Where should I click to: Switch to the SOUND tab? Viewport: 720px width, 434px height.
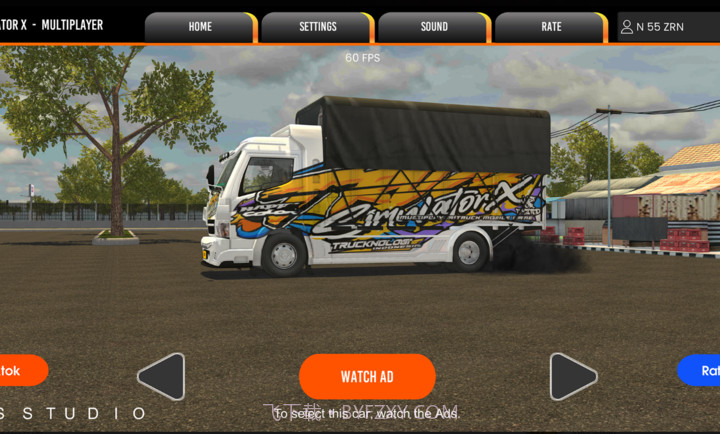(434, 27)
